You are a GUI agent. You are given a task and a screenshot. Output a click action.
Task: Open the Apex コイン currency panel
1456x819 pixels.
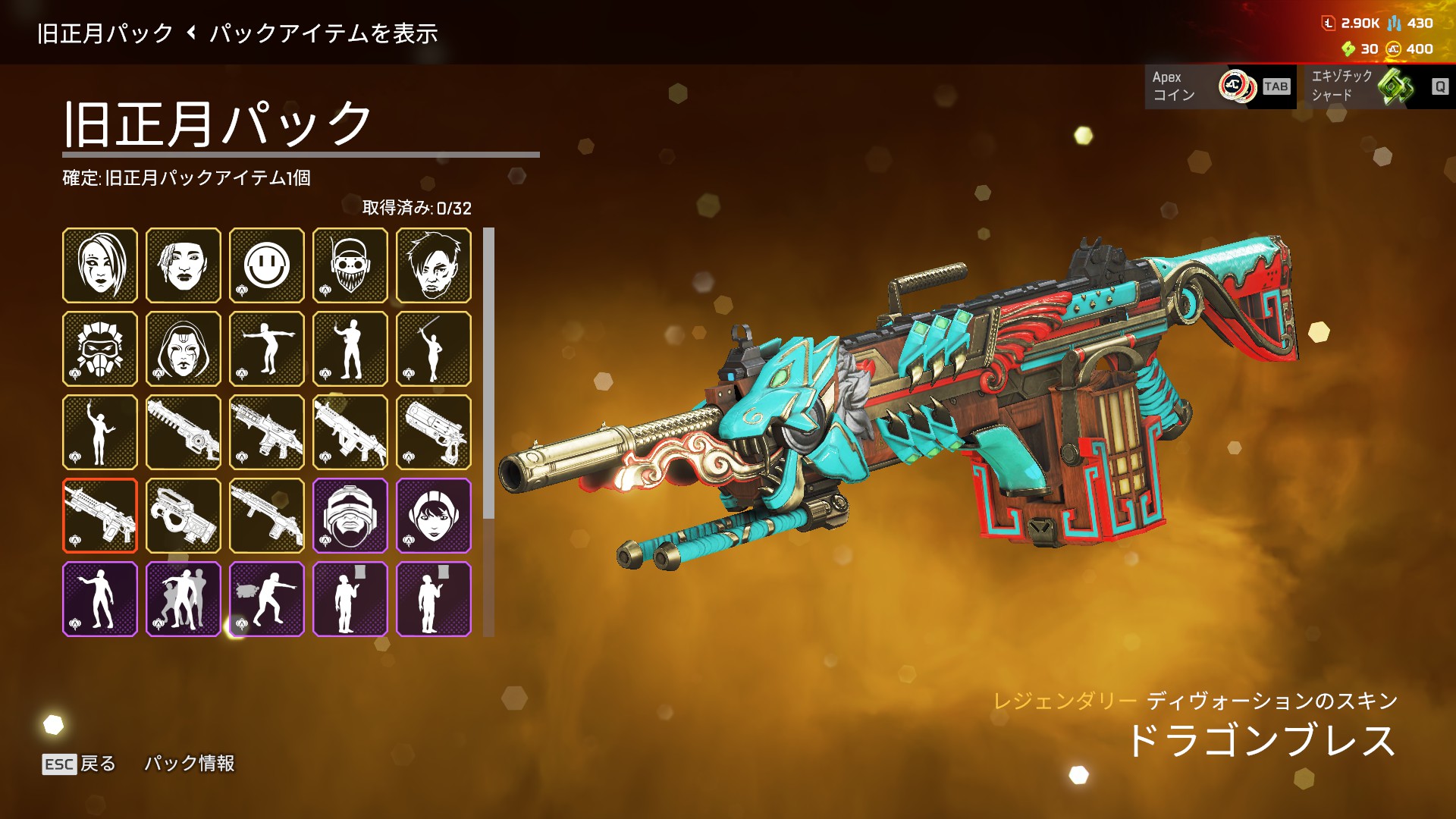1219,86
